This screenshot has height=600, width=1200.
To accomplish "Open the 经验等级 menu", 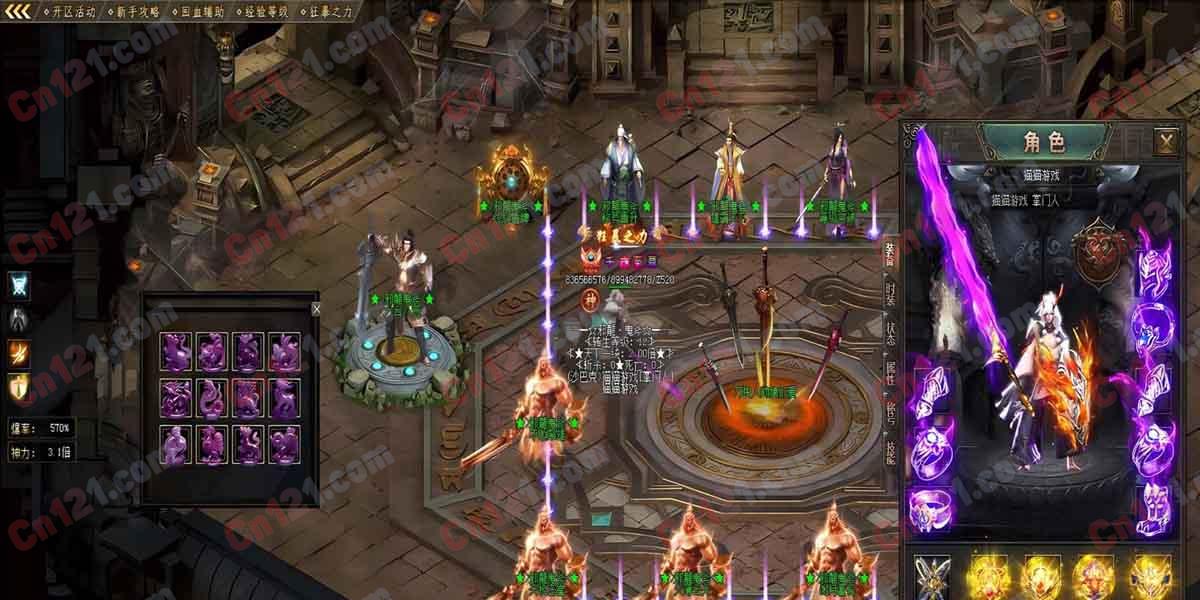I will point(266,12).
